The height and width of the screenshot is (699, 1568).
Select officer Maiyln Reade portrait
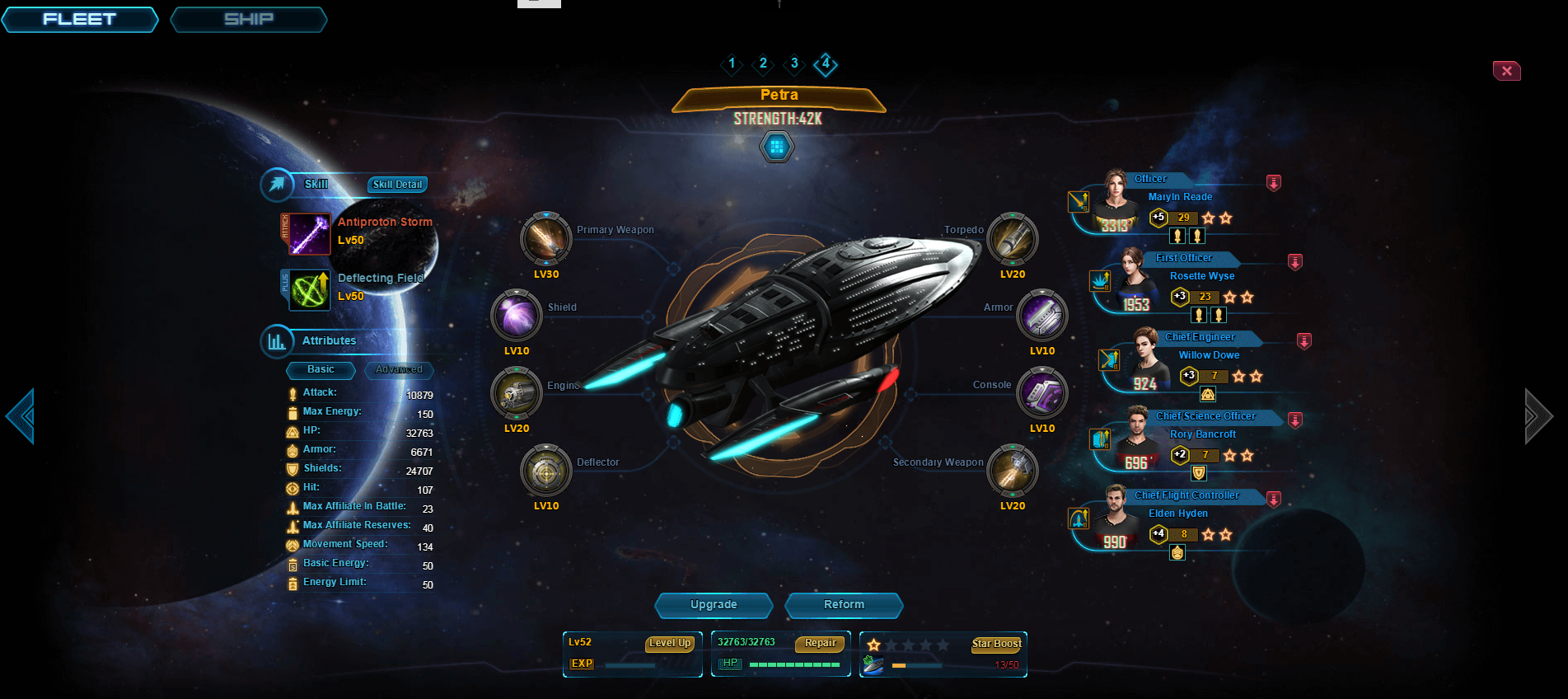1116,201
